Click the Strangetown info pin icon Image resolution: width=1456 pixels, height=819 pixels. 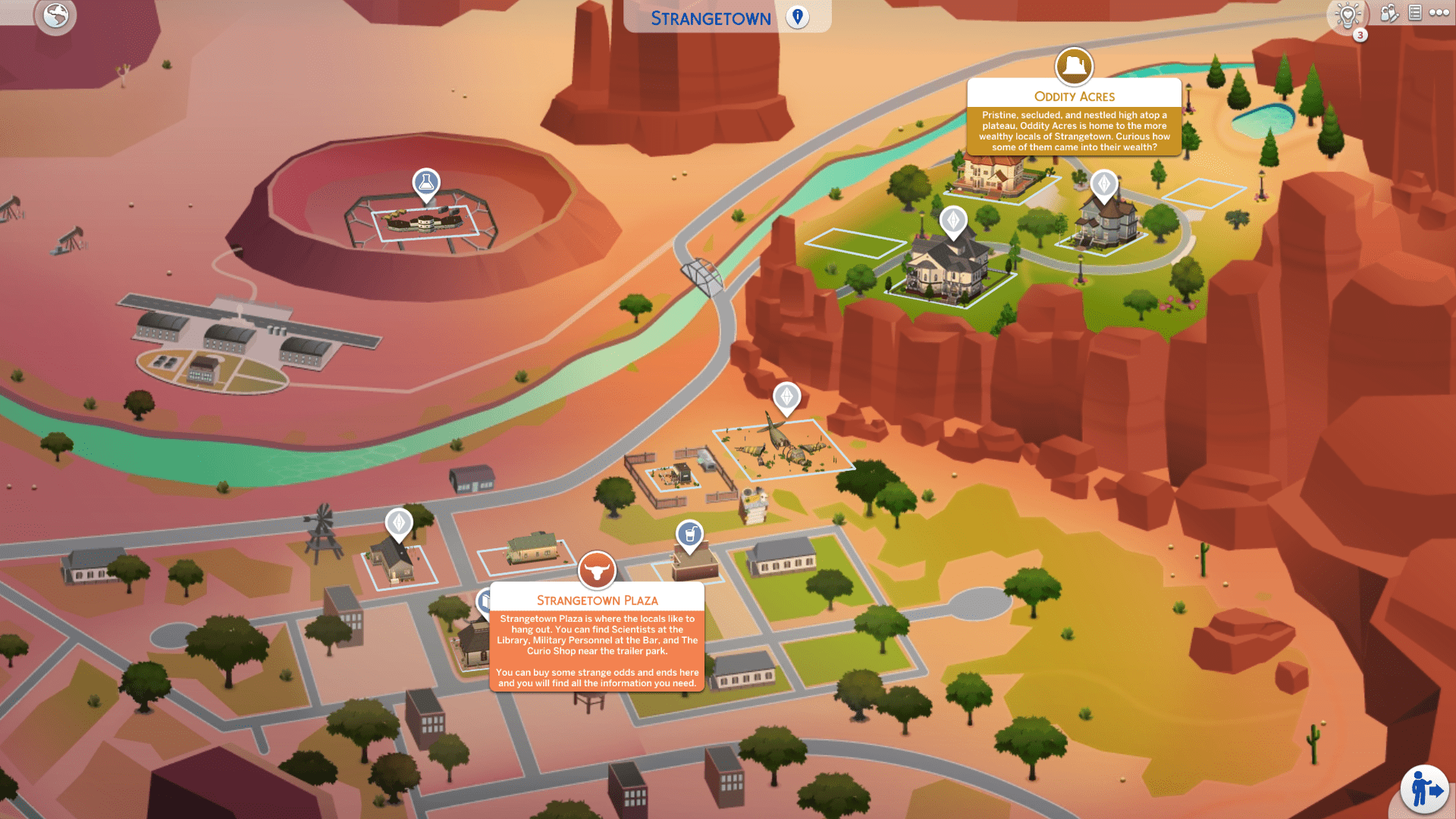(797, 17)
